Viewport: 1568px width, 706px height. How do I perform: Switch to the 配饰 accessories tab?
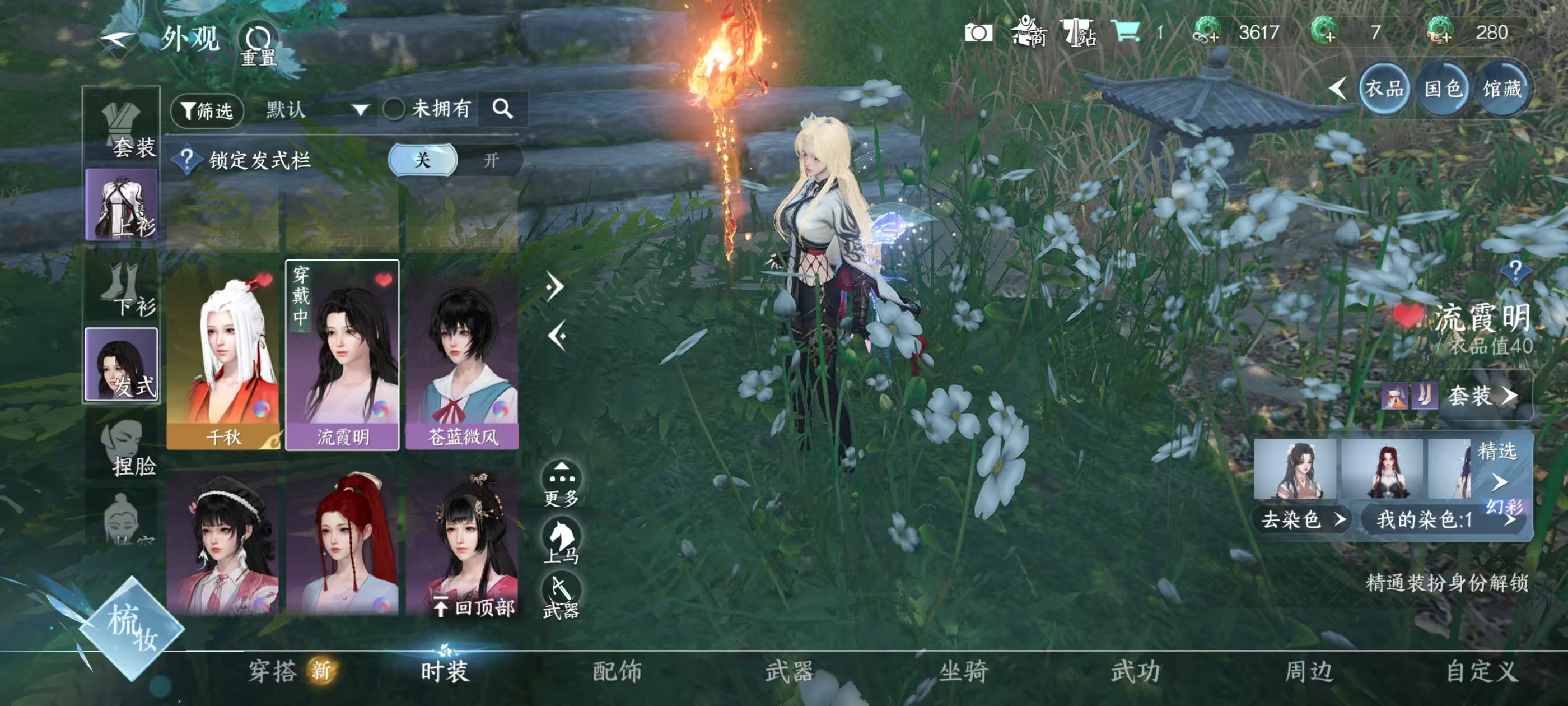pos(617,671)
